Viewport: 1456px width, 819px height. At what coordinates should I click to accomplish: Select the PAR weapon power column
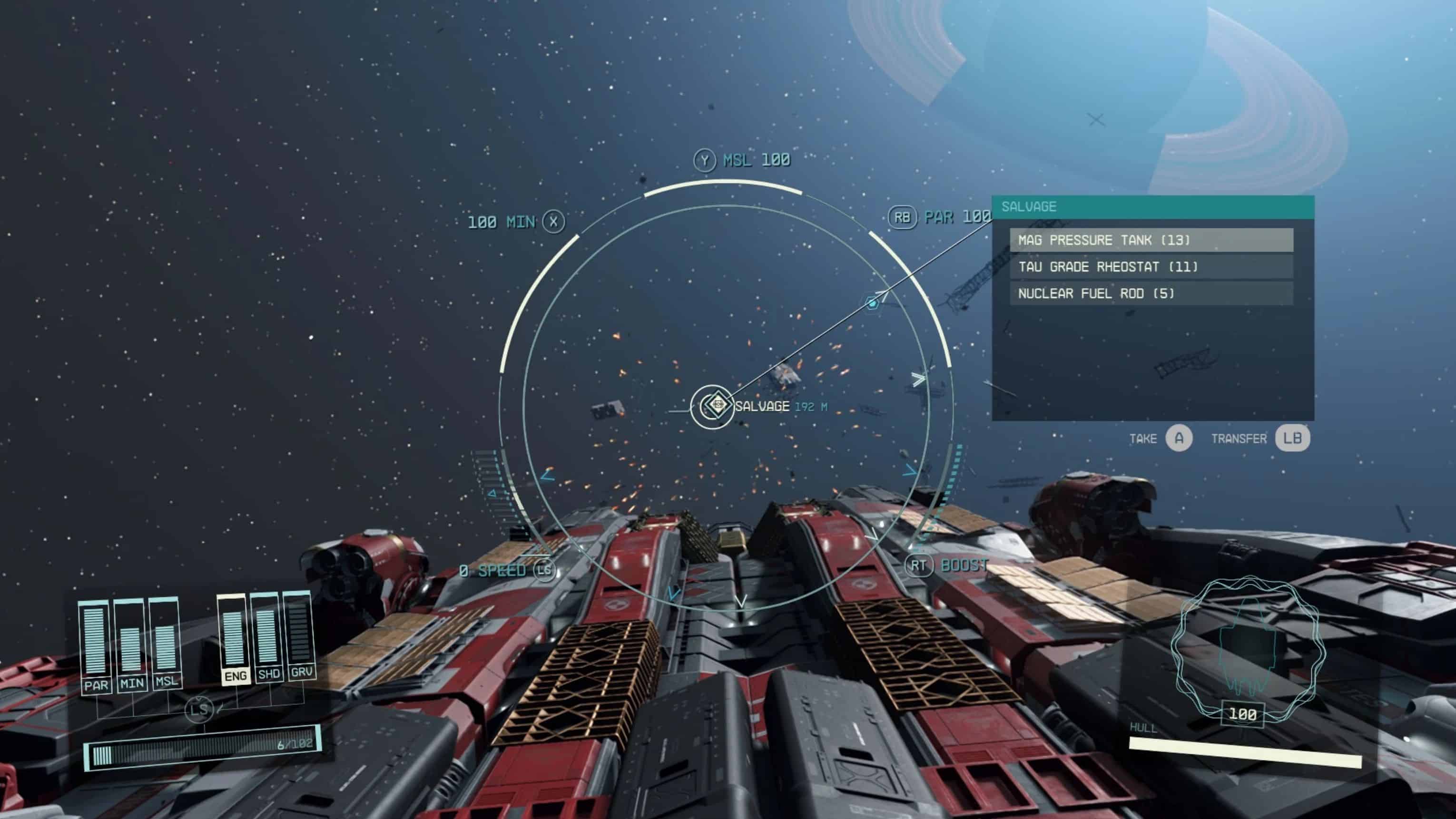click(95, 647)
